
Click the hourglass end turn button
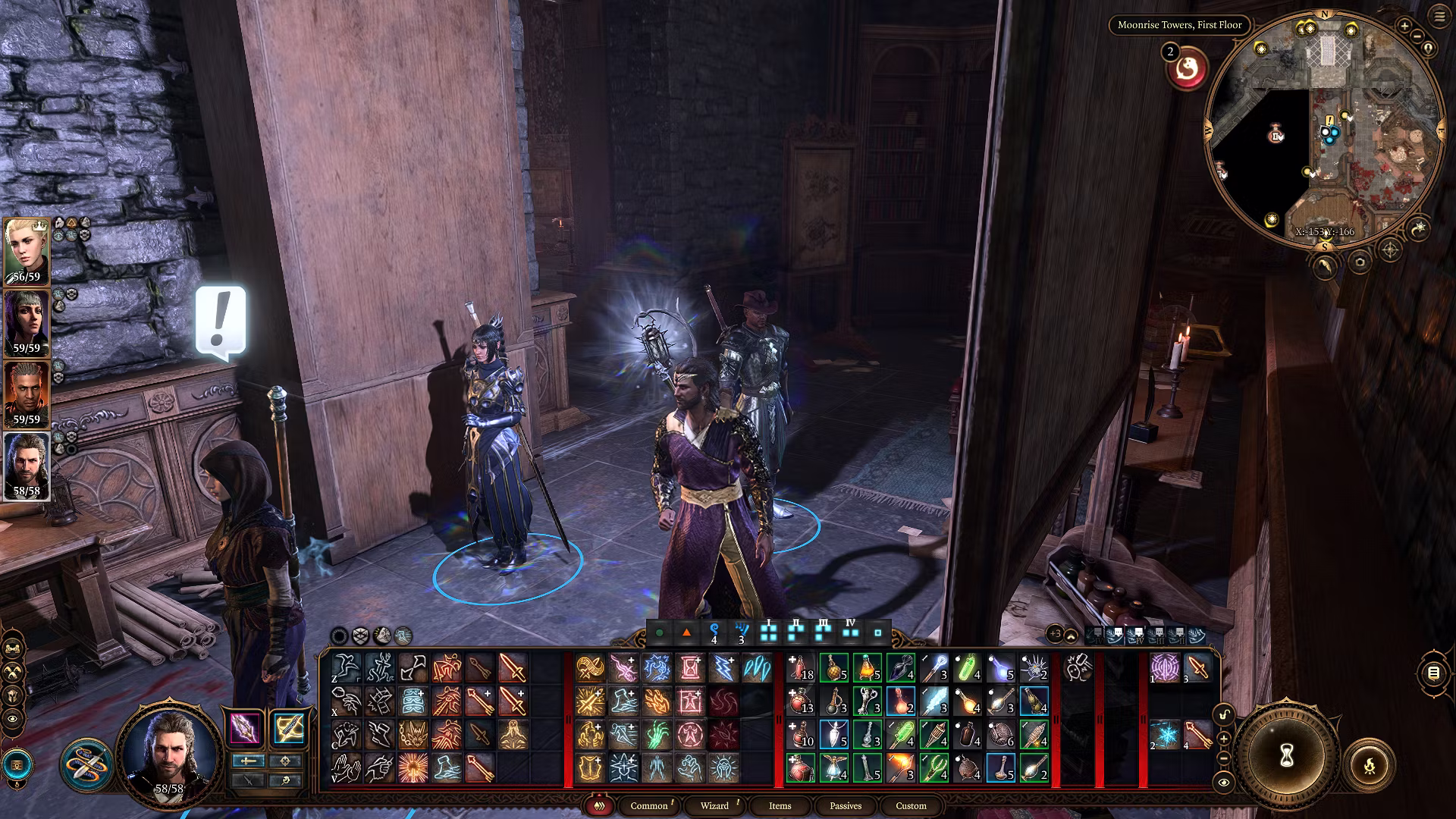point(1286,755)
